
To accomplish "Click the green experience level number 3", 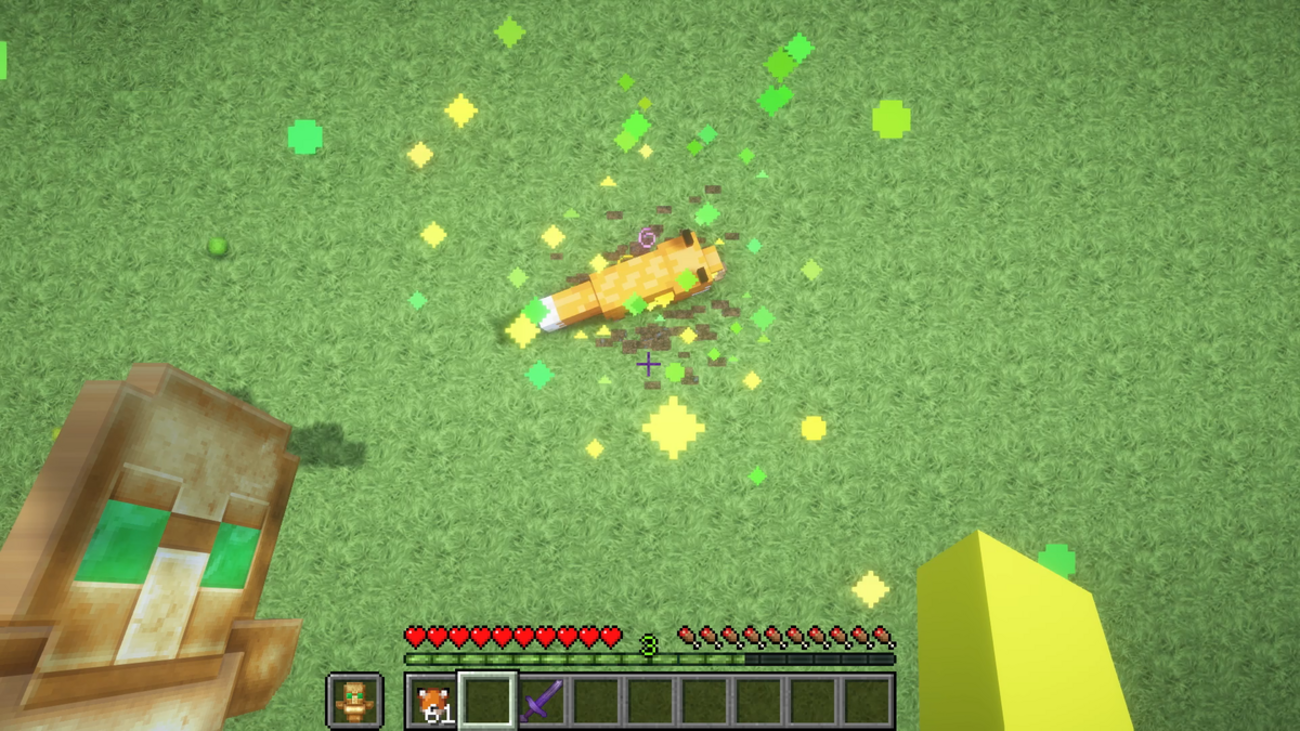I will [648, 645].
